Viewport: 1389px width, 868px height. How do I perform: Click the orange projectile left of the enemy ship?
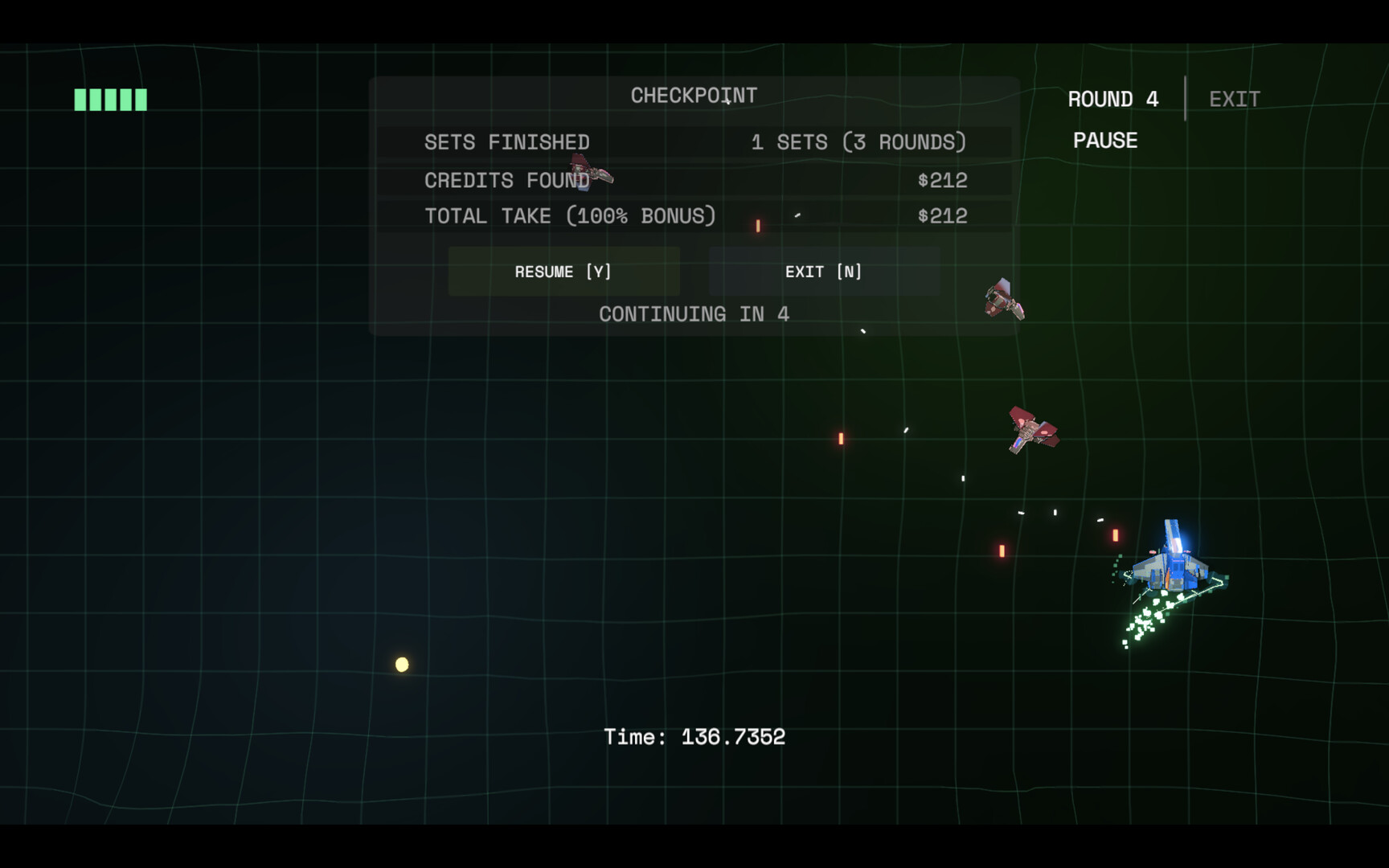pyautogui.click(x=841, y=438)
